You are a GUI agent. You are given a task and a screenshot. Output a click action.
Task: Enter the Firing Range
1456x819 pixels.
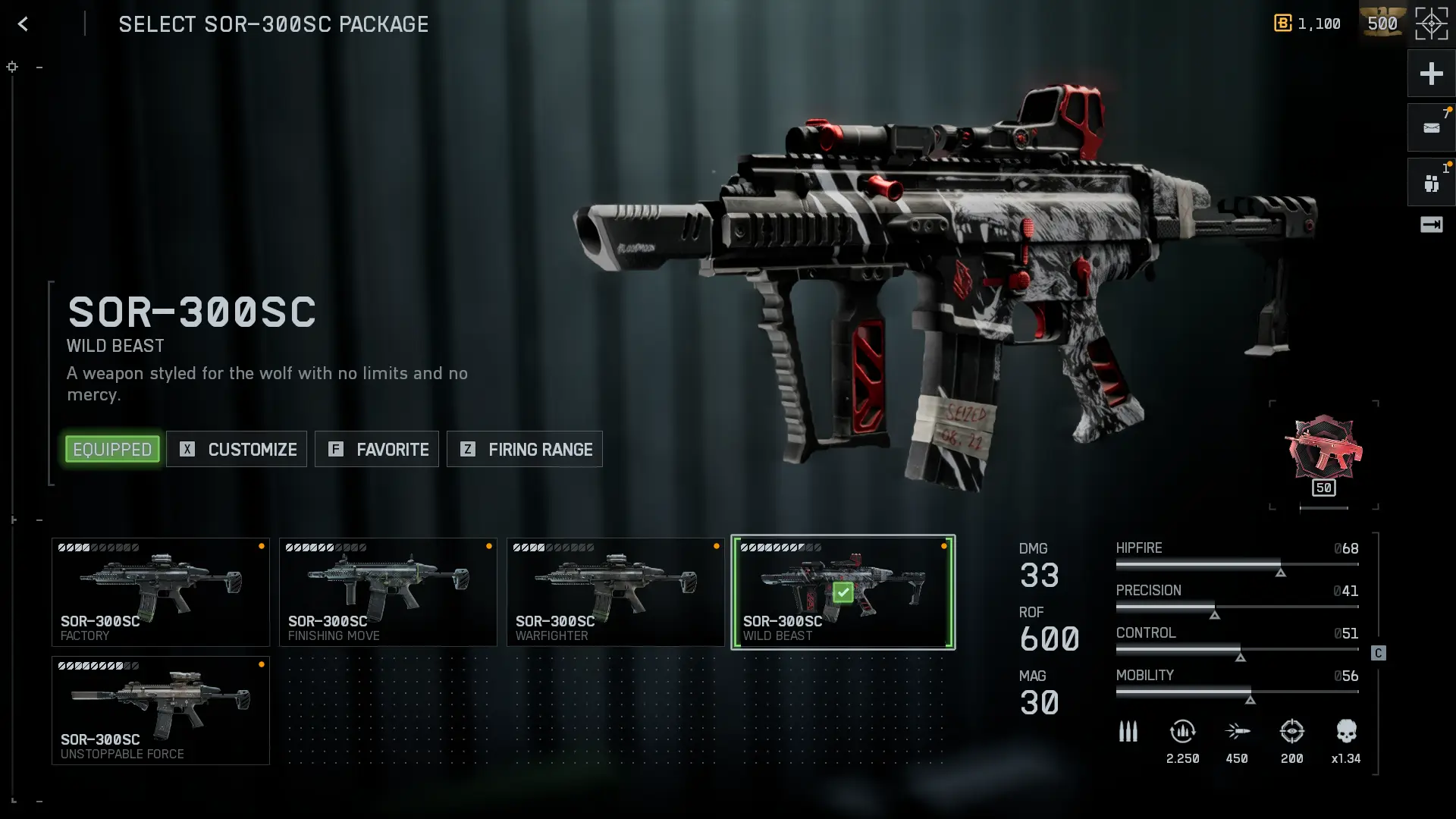click(x=525, y=450)
